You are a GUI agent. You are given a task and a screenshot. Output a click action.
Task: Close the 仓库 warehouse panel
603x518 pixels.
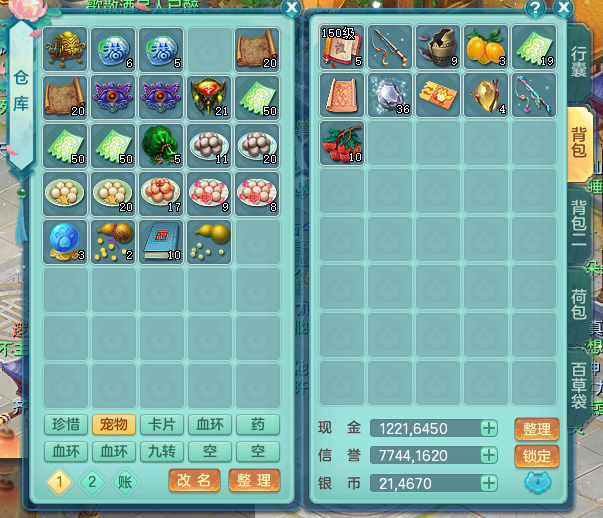coord(291,8)
